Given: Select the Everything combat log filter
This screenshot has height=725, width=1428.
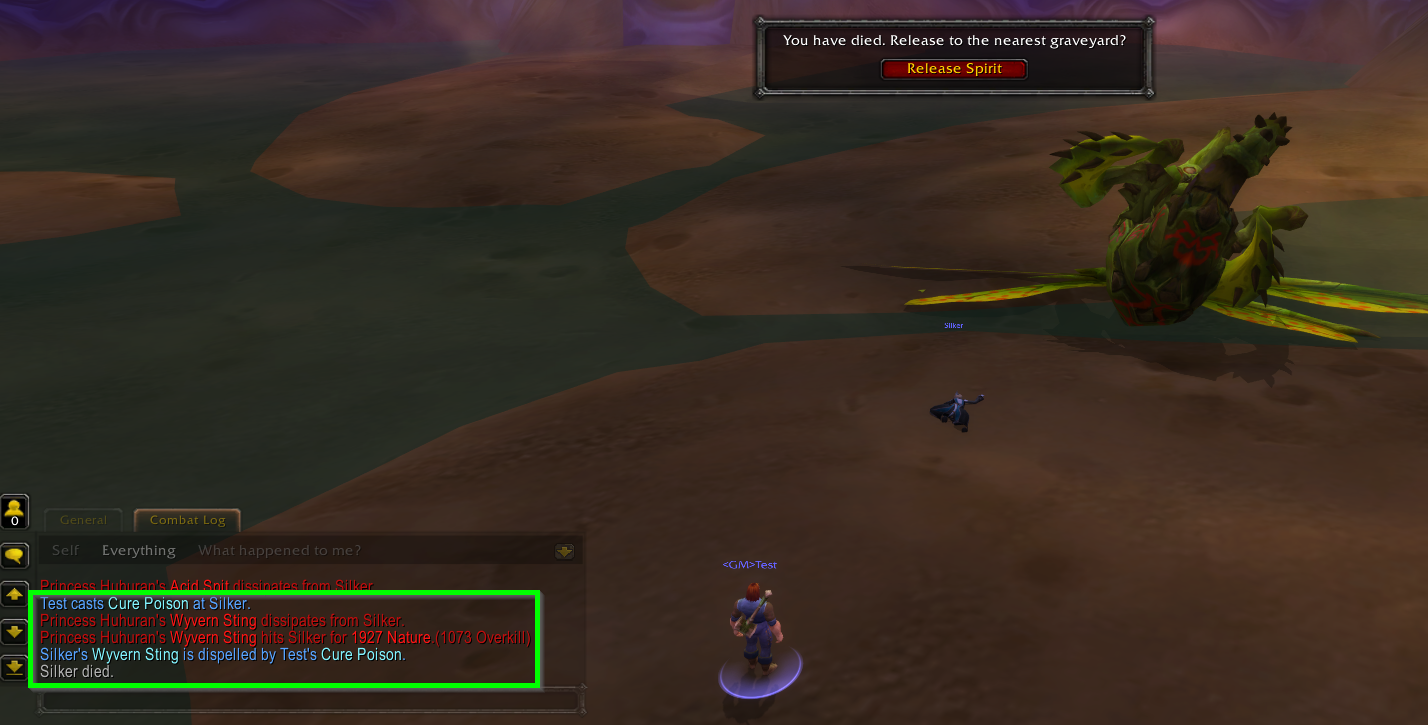Looking at the screenshot, I should (x=138, y=549).
